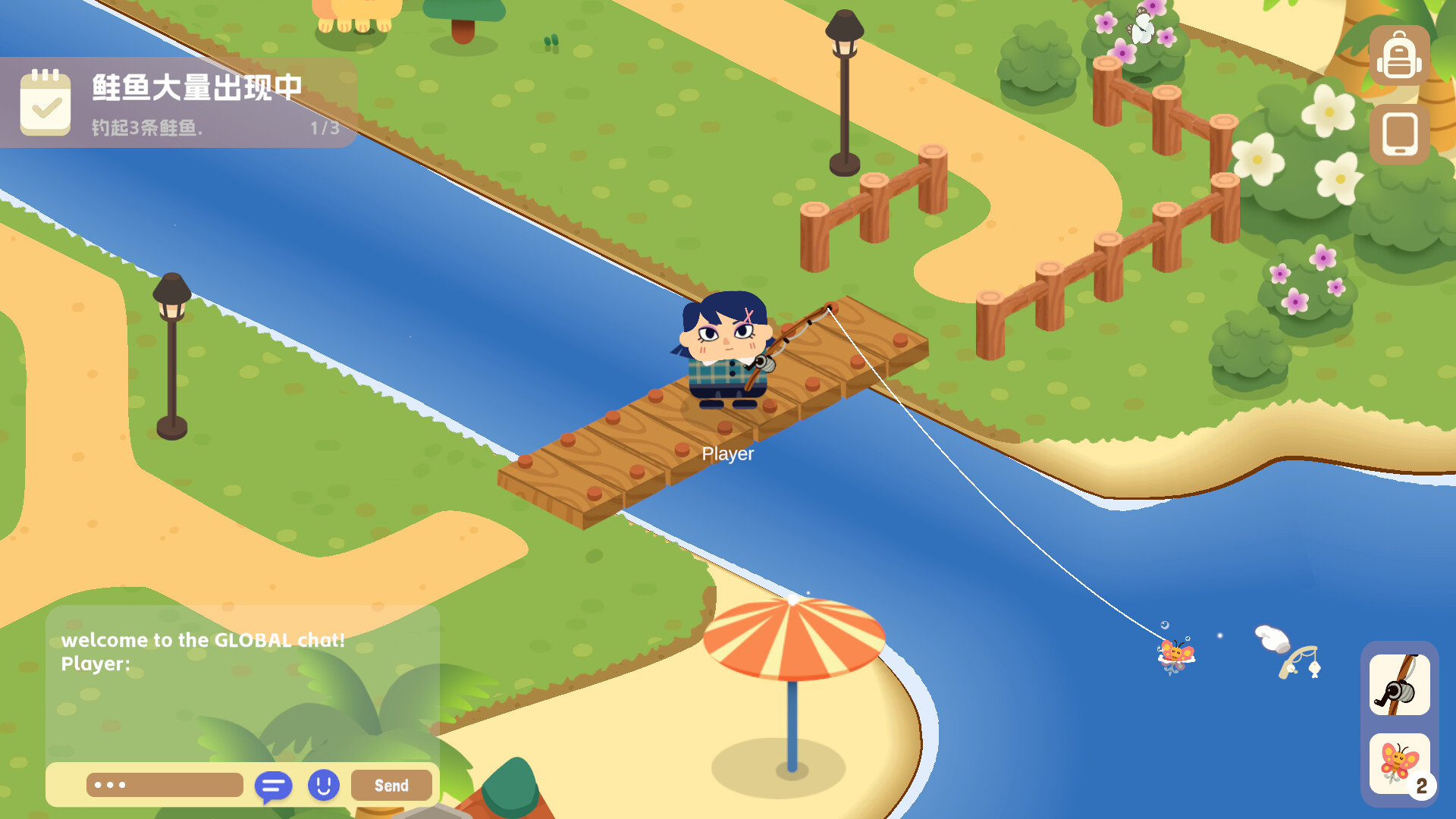Click the 鲑鱼大量出现中 quest banner
This screenshot has width=1456, height=819.
coord(196,87)
